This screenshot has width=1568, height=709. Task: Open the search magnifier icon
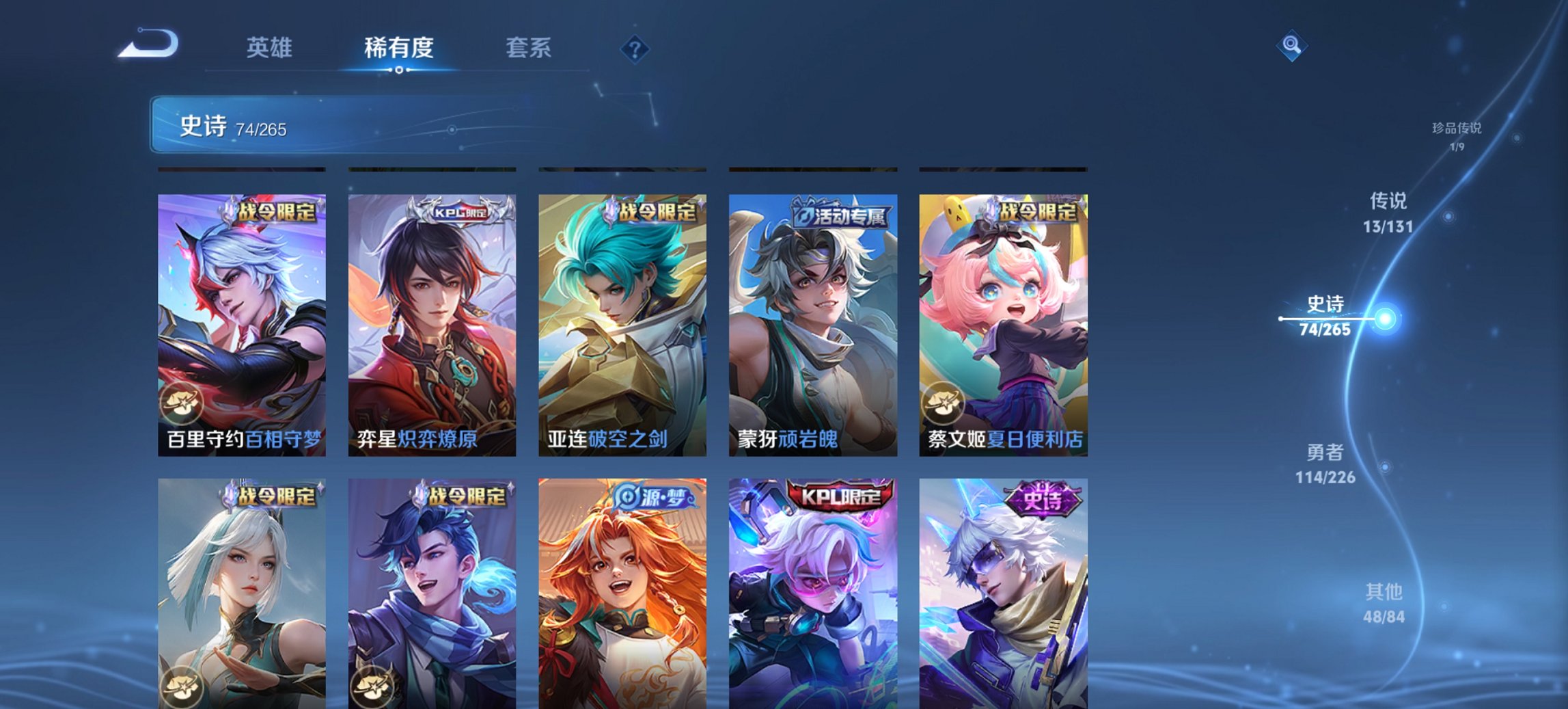[x=1290, y=46]
